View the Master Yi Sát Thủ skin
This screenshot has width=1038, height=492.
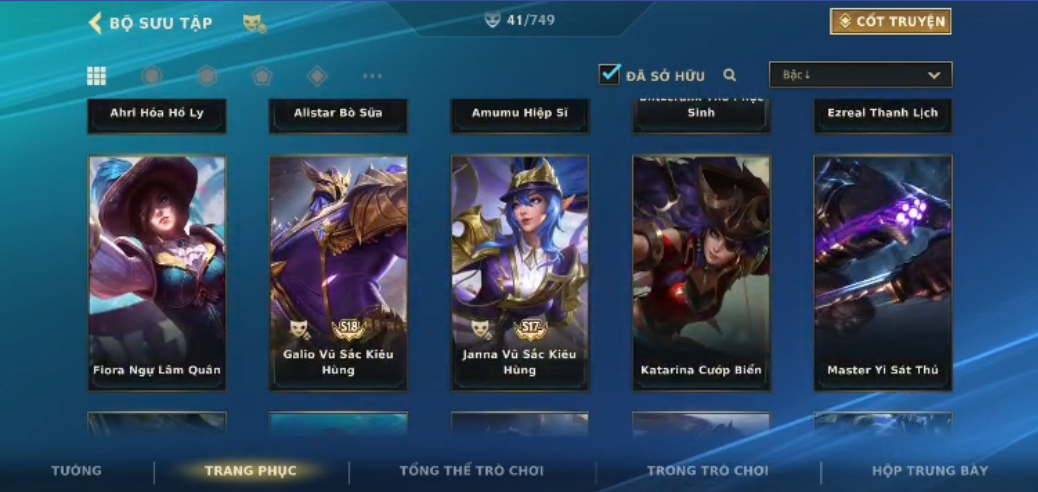pyautogui.click(x=883, y=272)
